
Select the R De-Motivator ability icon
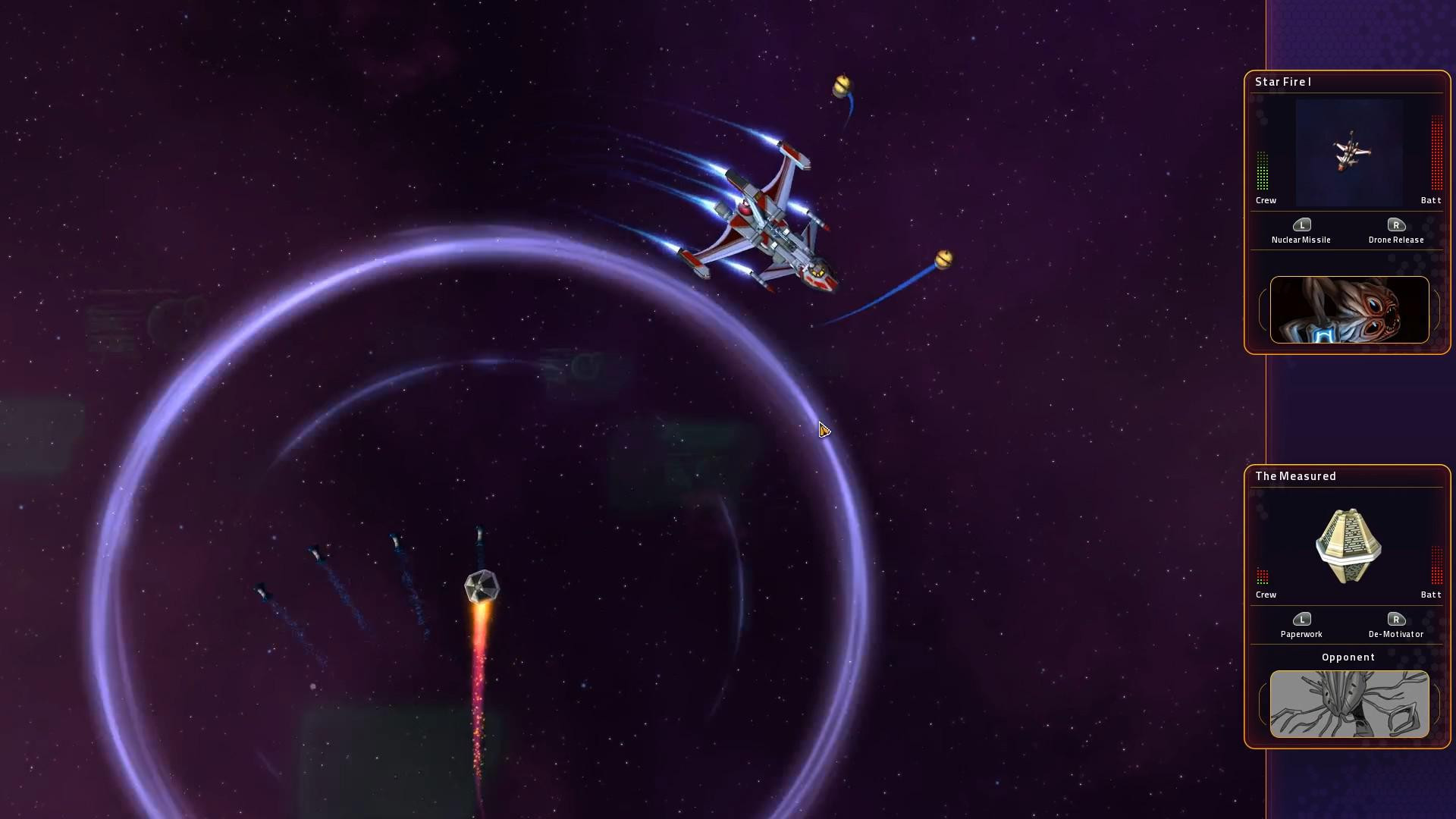pos(1397,620)
